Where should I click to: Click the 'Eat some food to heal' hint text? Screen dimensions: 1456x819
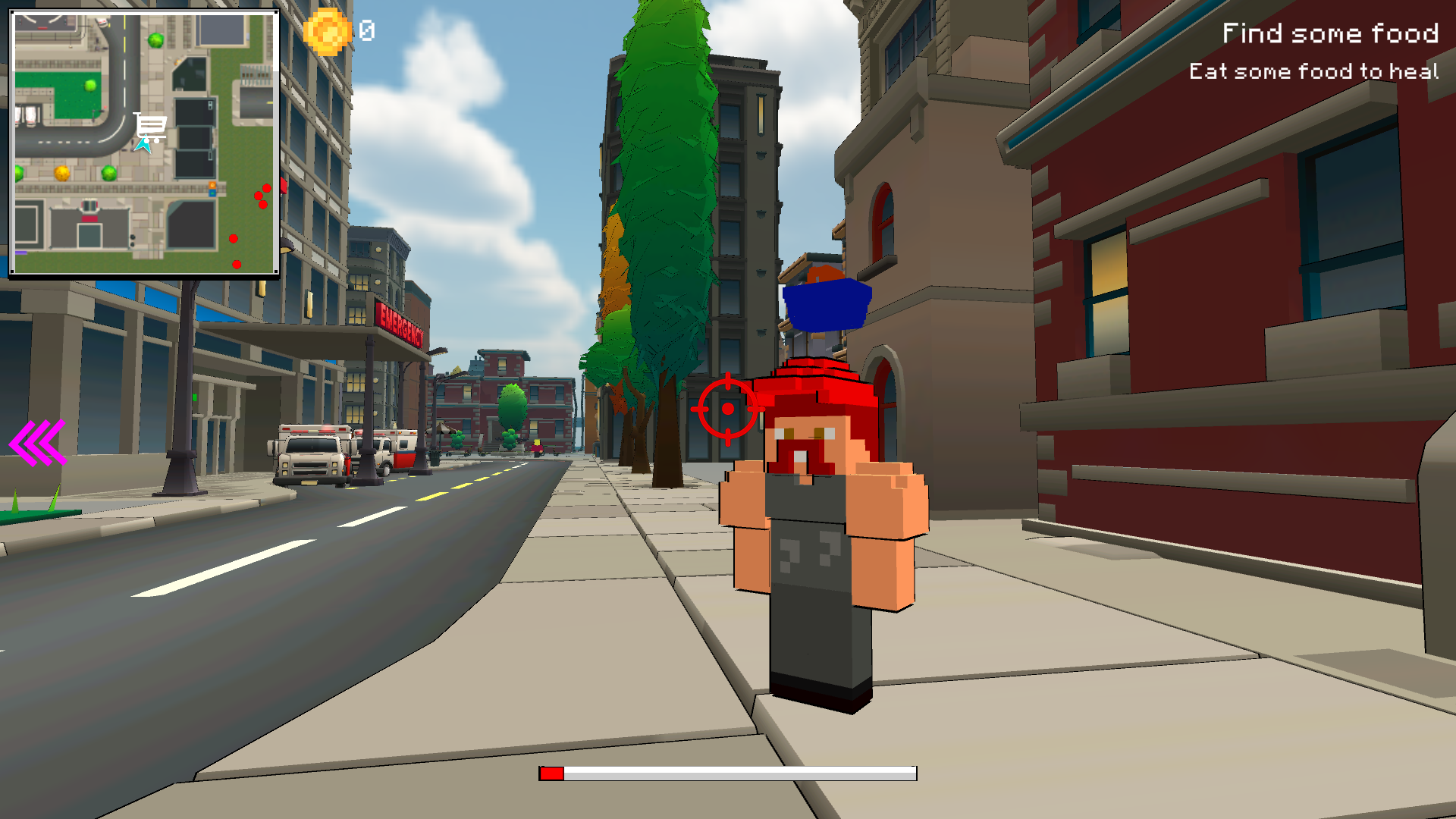[1313, 72]
